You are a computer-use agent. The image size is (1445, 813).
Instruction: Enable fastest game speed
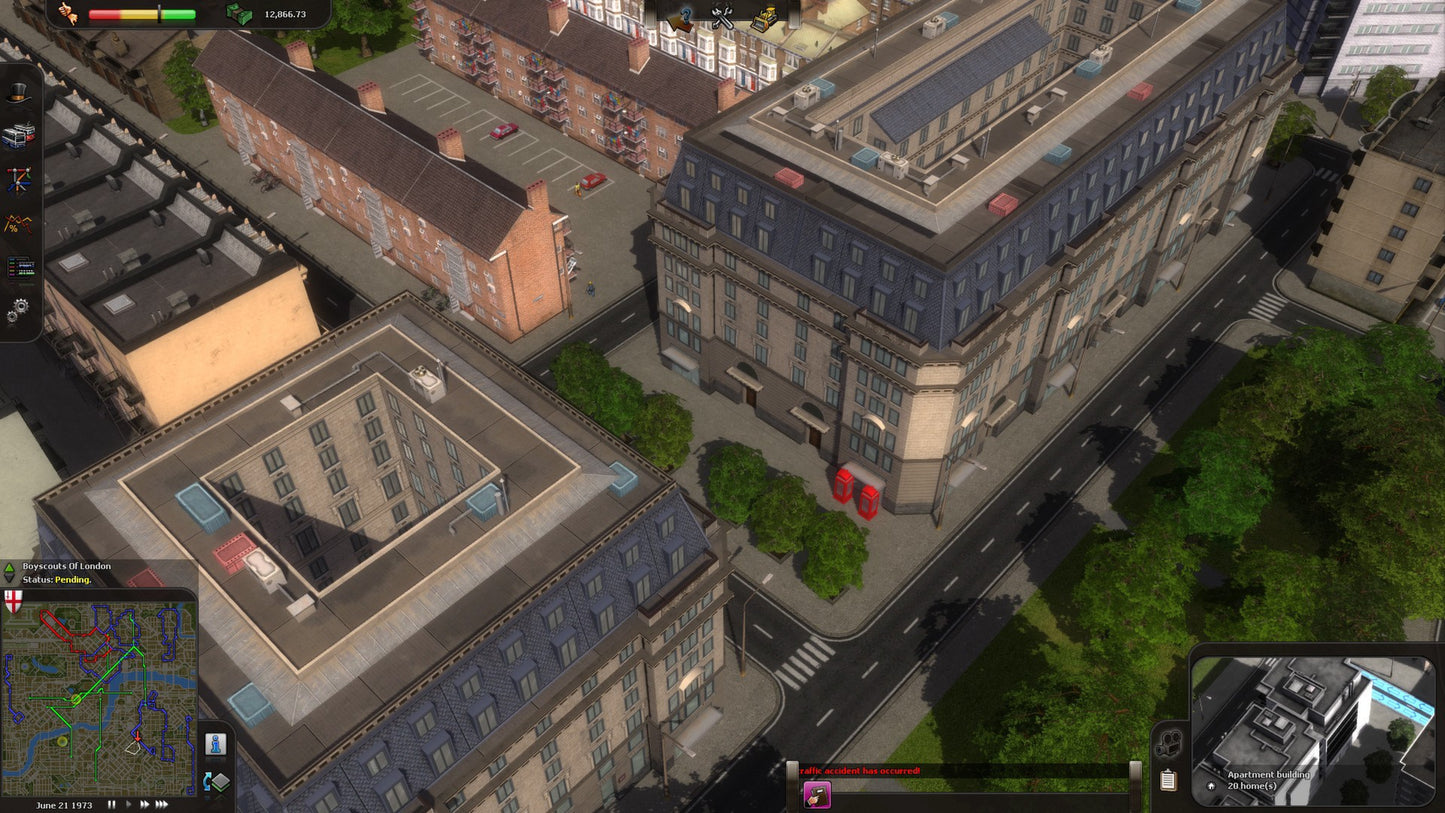[160, 804]
